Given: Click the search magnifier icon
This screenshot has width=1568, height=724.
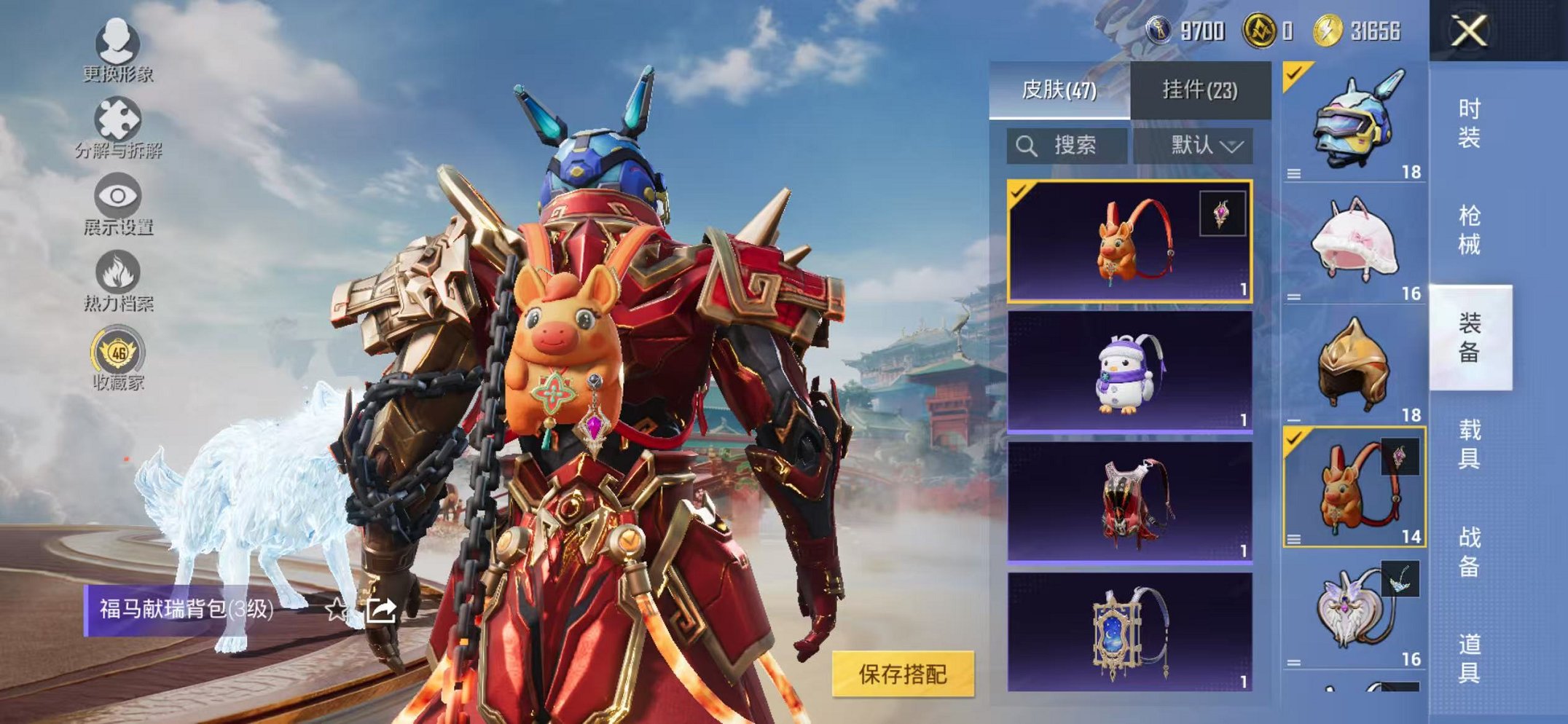Looking at the screenshot, I should pos(1027,146).
